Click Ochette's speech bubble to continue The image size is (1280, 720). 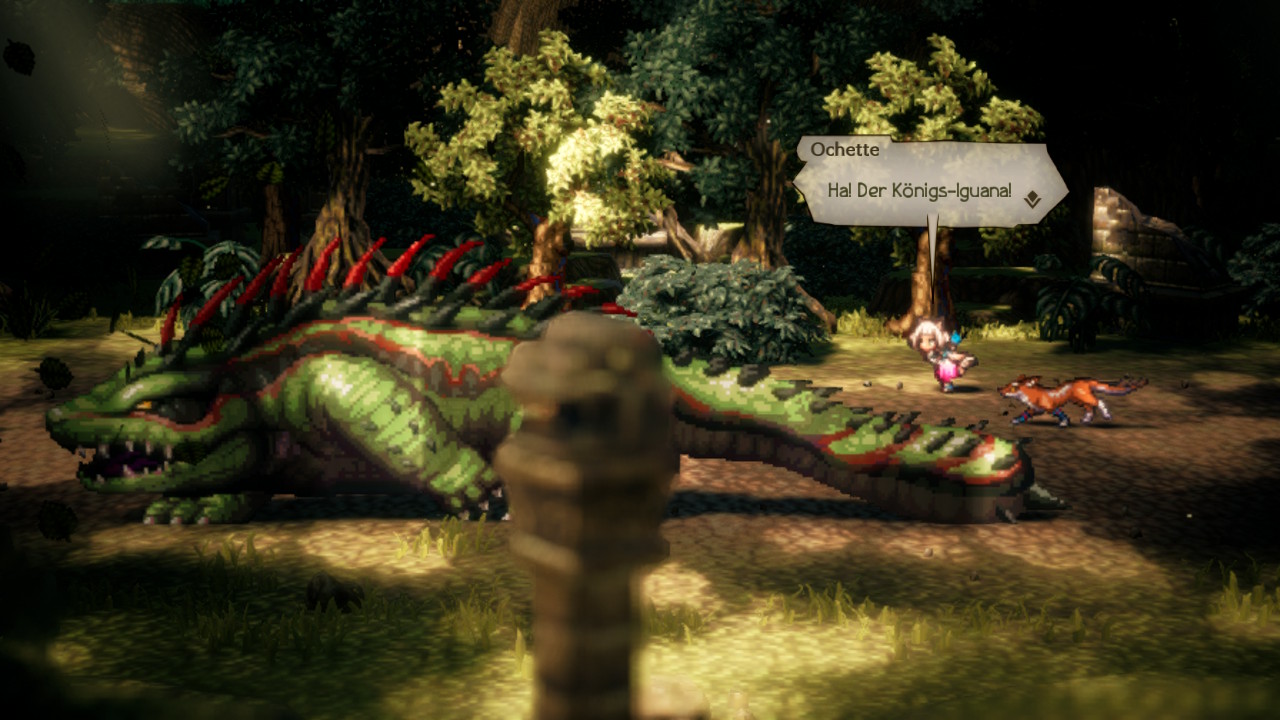[x=920, y=189]
